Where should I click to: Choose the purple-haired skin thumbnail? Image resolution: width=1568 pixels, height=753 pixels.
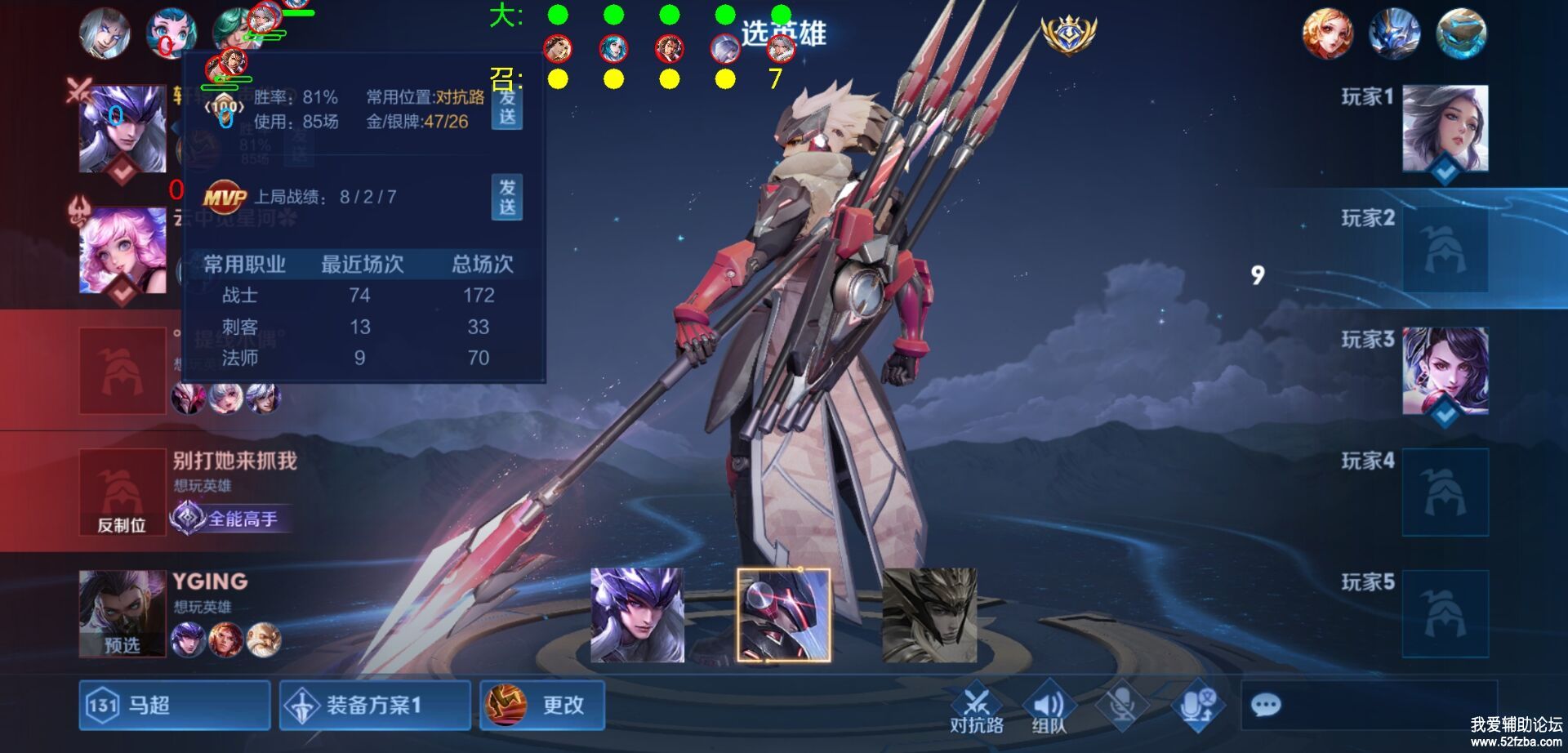tap(637, 615)
